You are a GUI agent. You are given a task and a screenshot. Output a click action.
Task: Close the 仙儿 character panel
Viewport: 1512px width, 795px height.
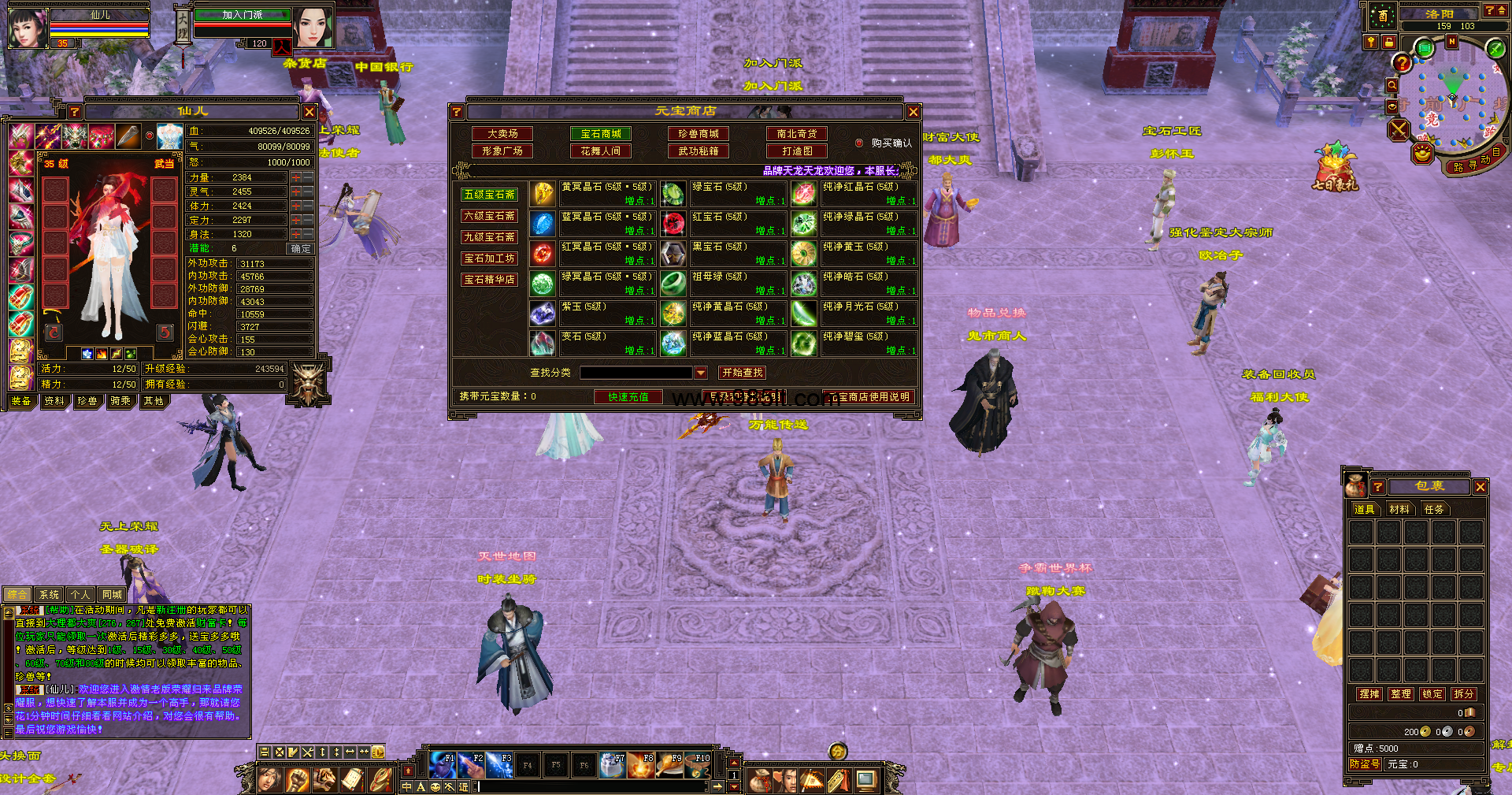coord(309,112)
